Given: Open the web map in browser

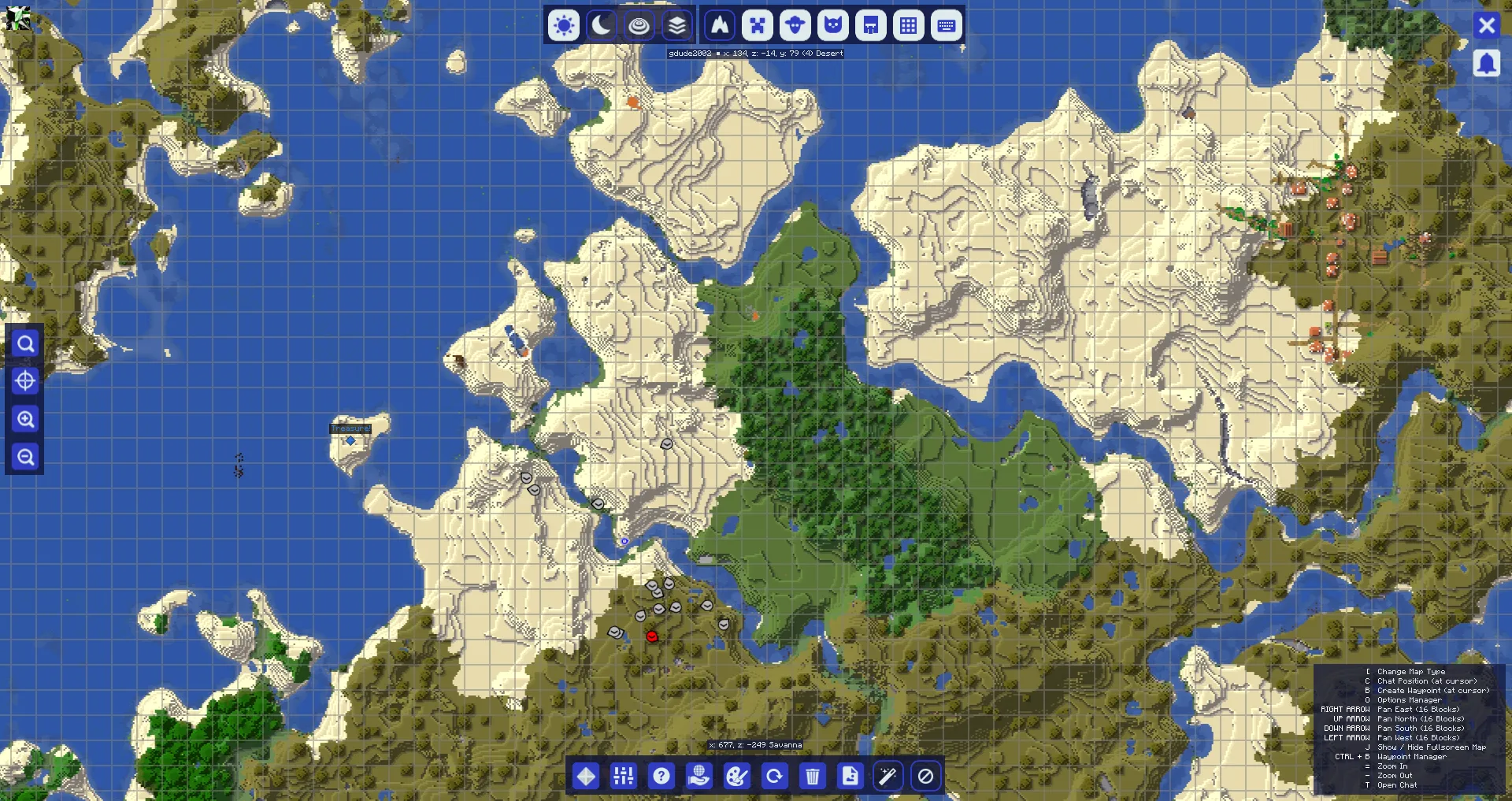Looking at the screenshot, I should pyautogui.click(x=699, y=776).
